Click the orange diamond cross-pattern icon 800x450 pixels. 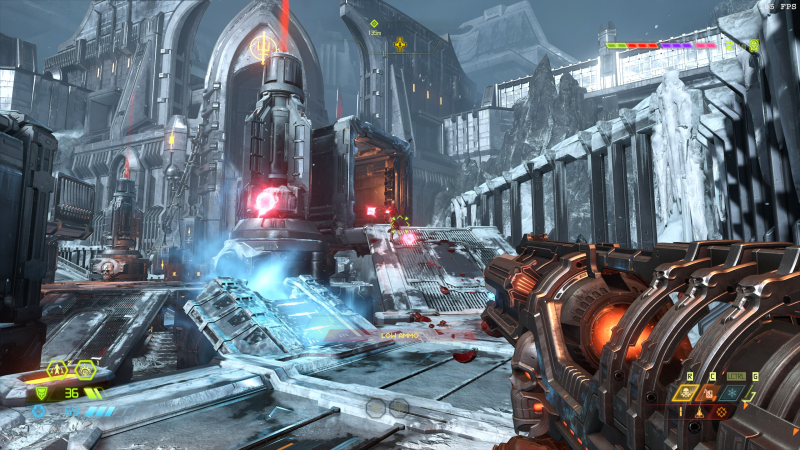tap(721, 411)
